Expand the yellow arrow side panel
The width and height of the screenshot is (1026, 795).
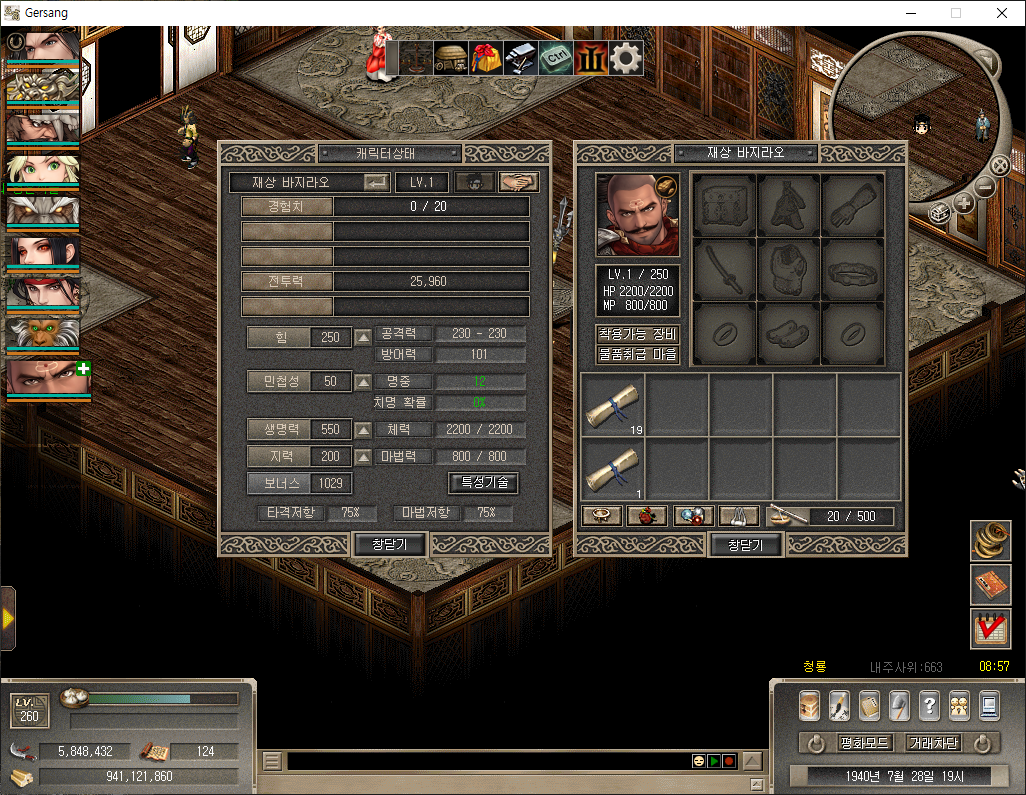pos(8,619)
